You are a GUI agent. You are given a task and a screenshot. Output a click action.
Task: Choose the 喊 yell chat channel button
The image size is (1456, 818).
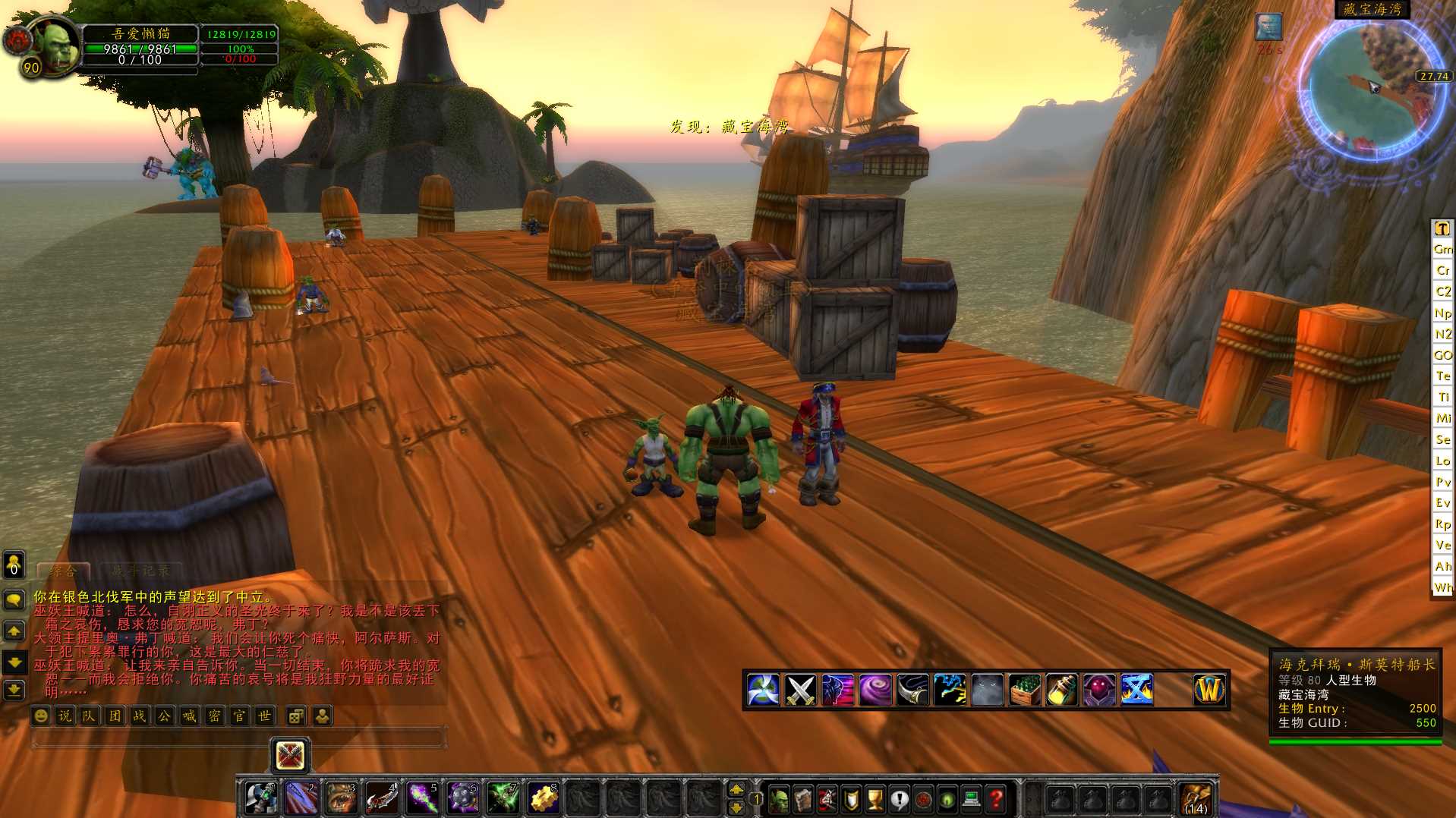point(189,716)
